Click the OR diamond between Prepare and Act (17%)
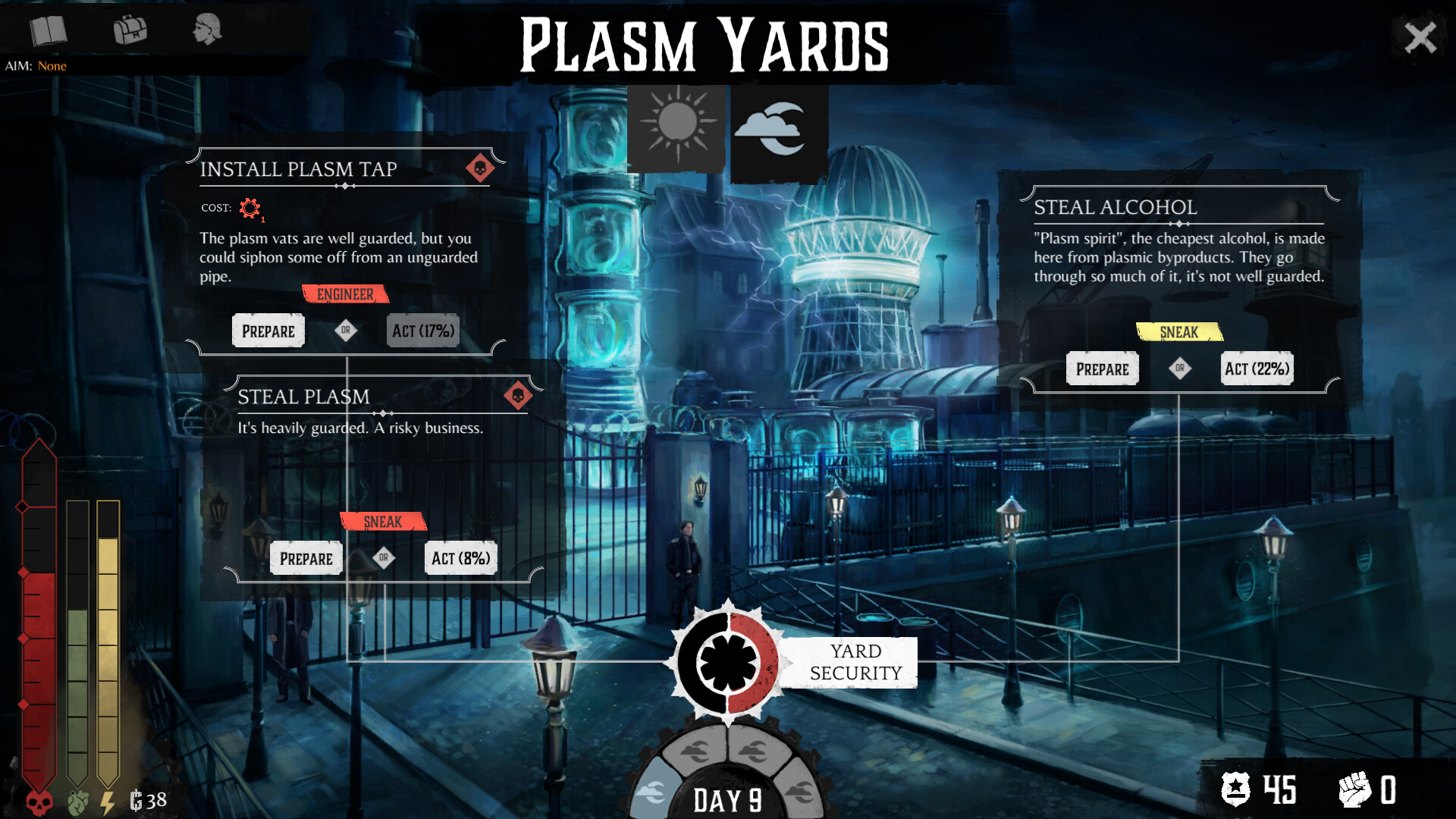 346,330
